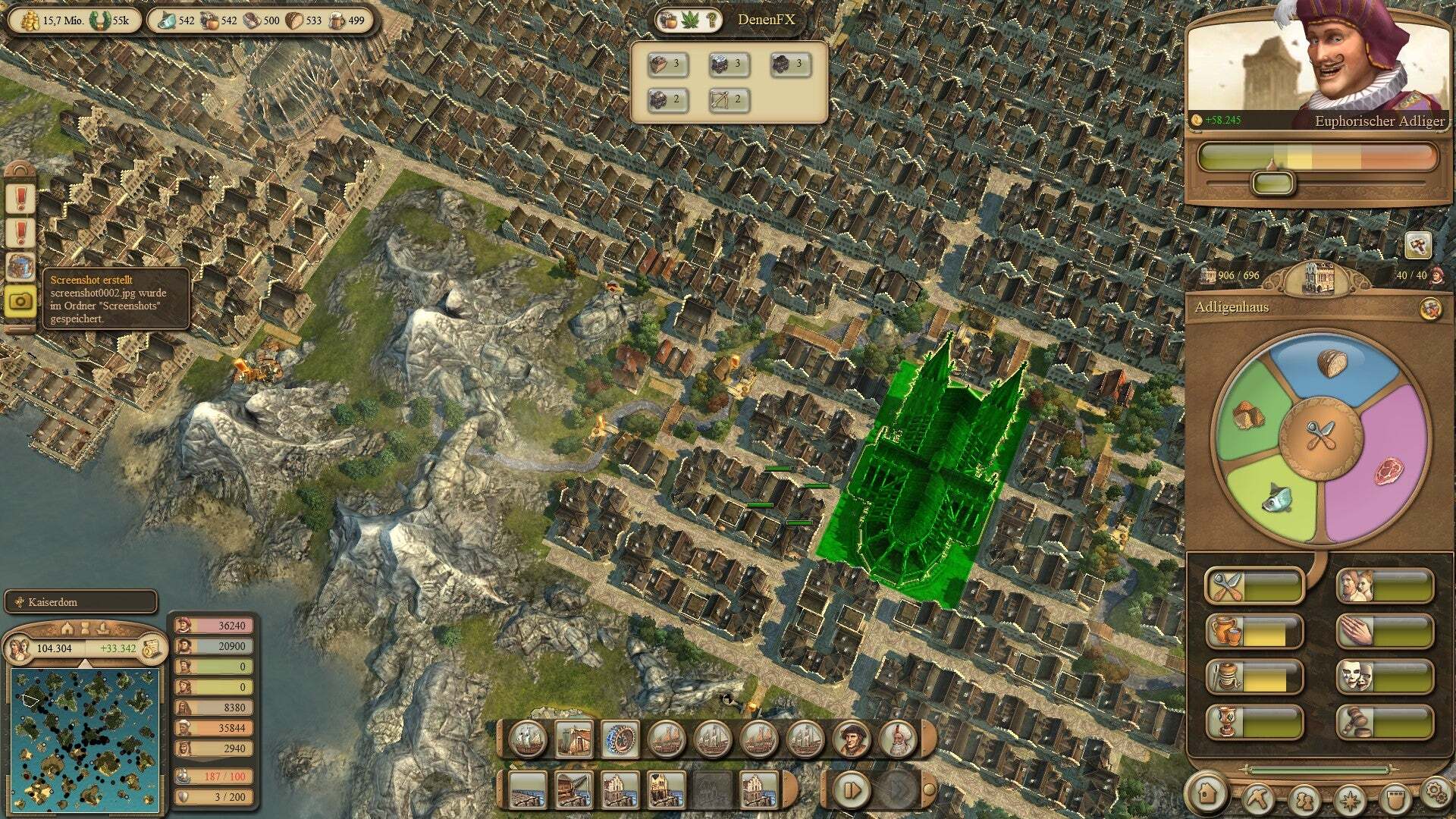
Task: Select the pickaxe demolish tool button
Action: (x=1258, y=796)
